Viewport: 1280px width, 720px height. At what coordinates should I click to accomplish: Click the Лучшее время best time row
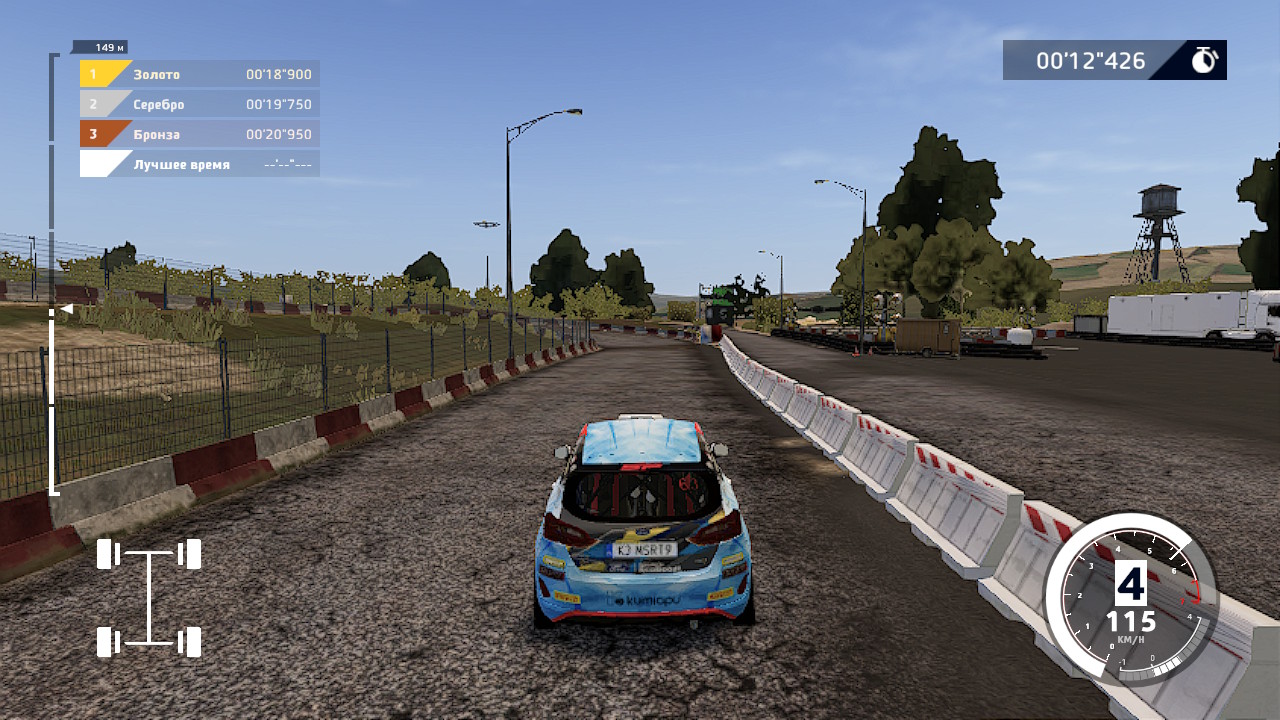click(200, 164)
